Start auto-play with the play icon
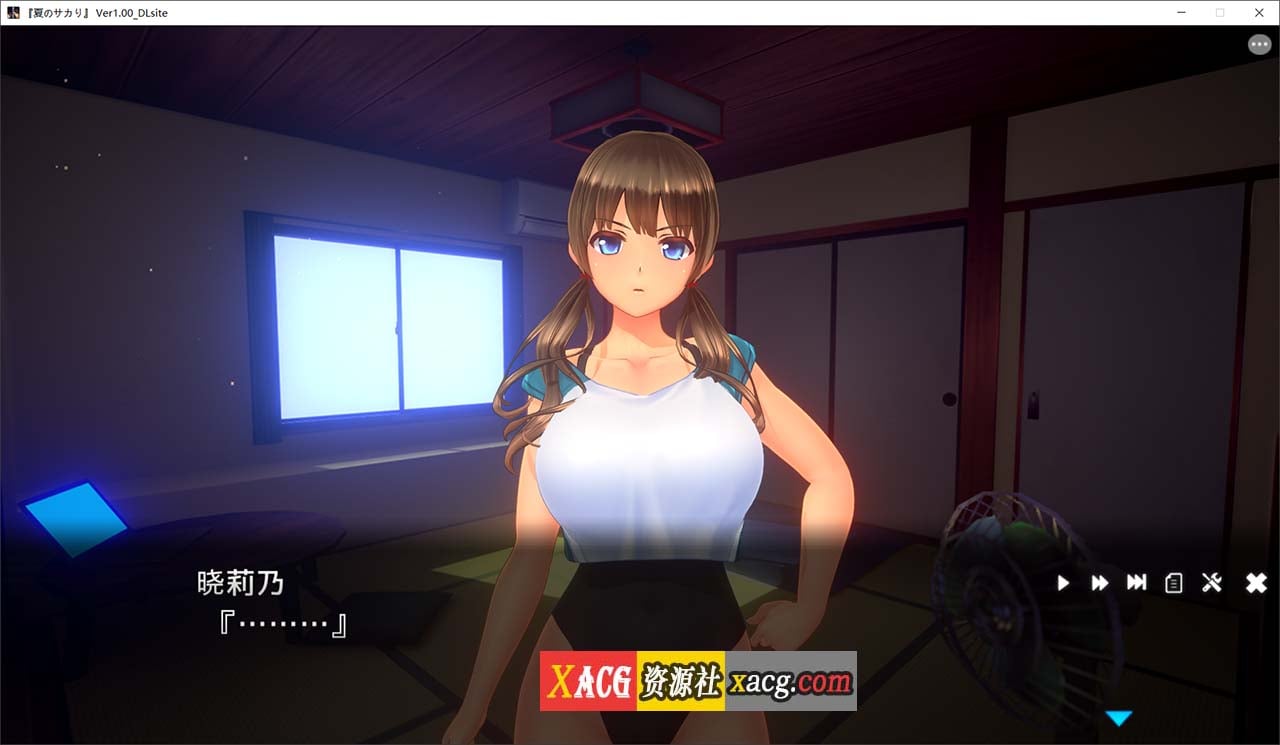This screenshot has width=1280, height=745. pos(1063,583)
